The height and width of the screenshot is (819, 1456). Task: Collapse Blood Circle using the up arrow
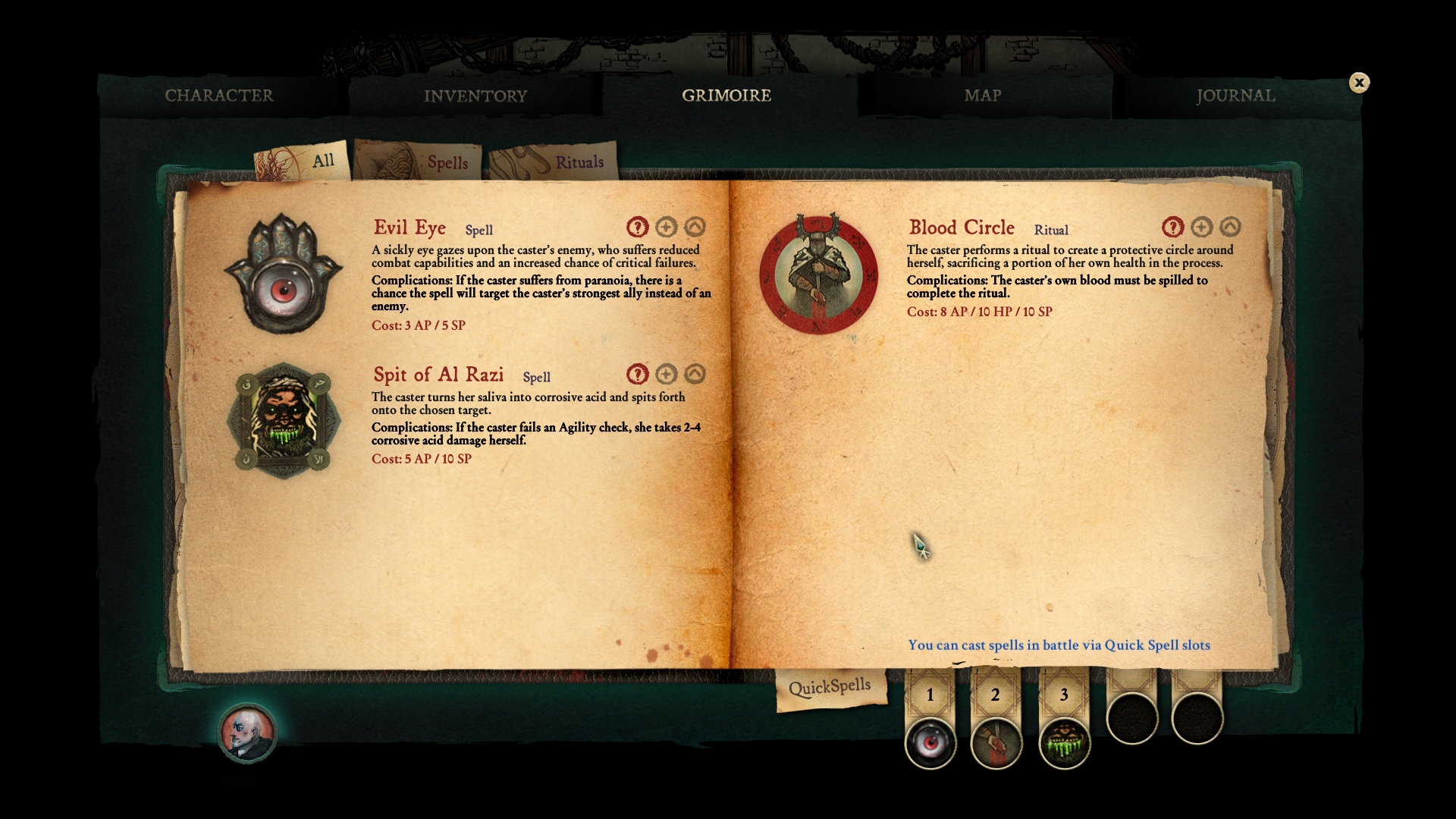[1231, 226]
